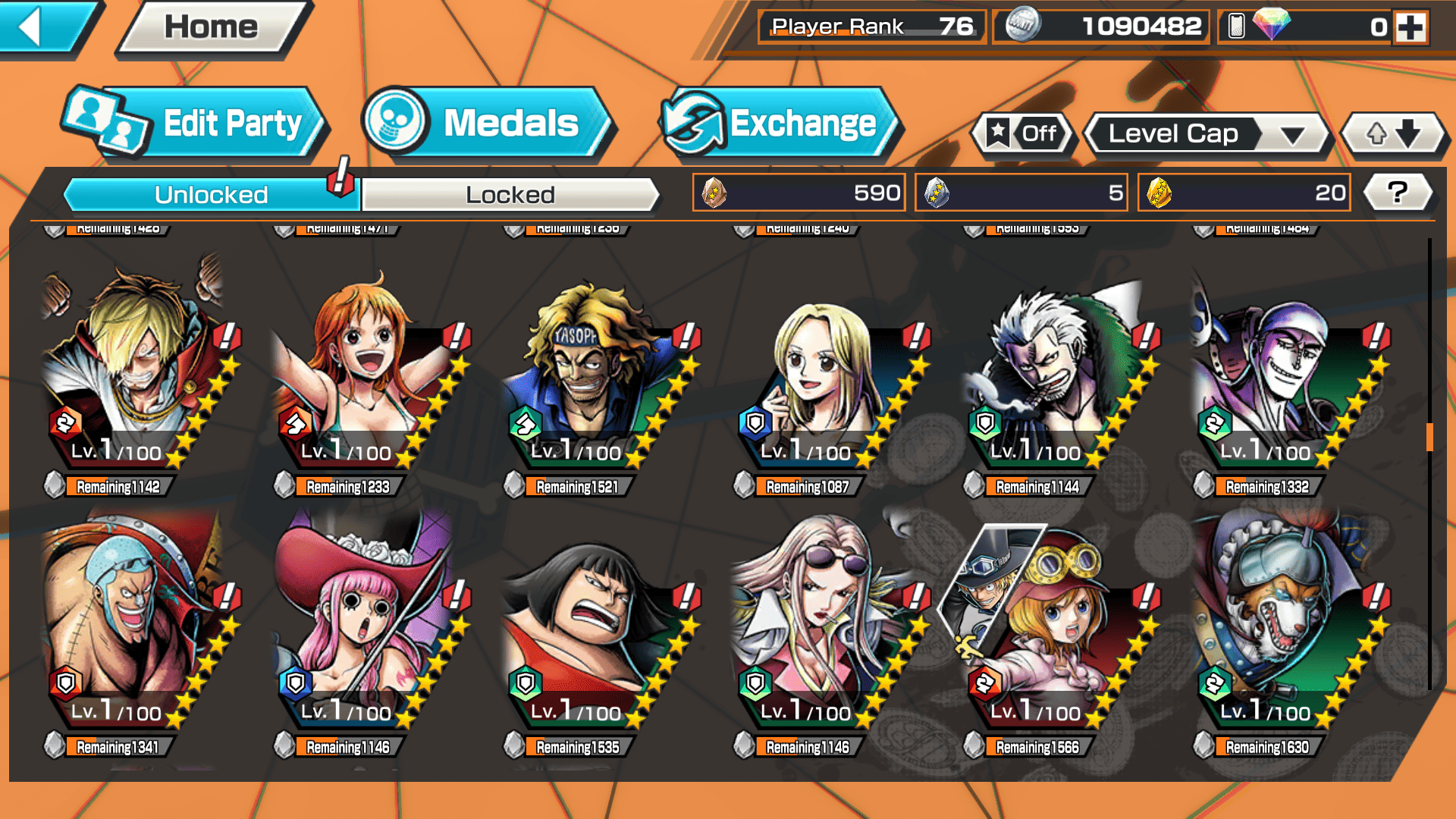Image resolution: width=1456 pixels, height=819 pixels.
Task: Toggle the favorites star filter Off button
Action: click(1023, 134)
